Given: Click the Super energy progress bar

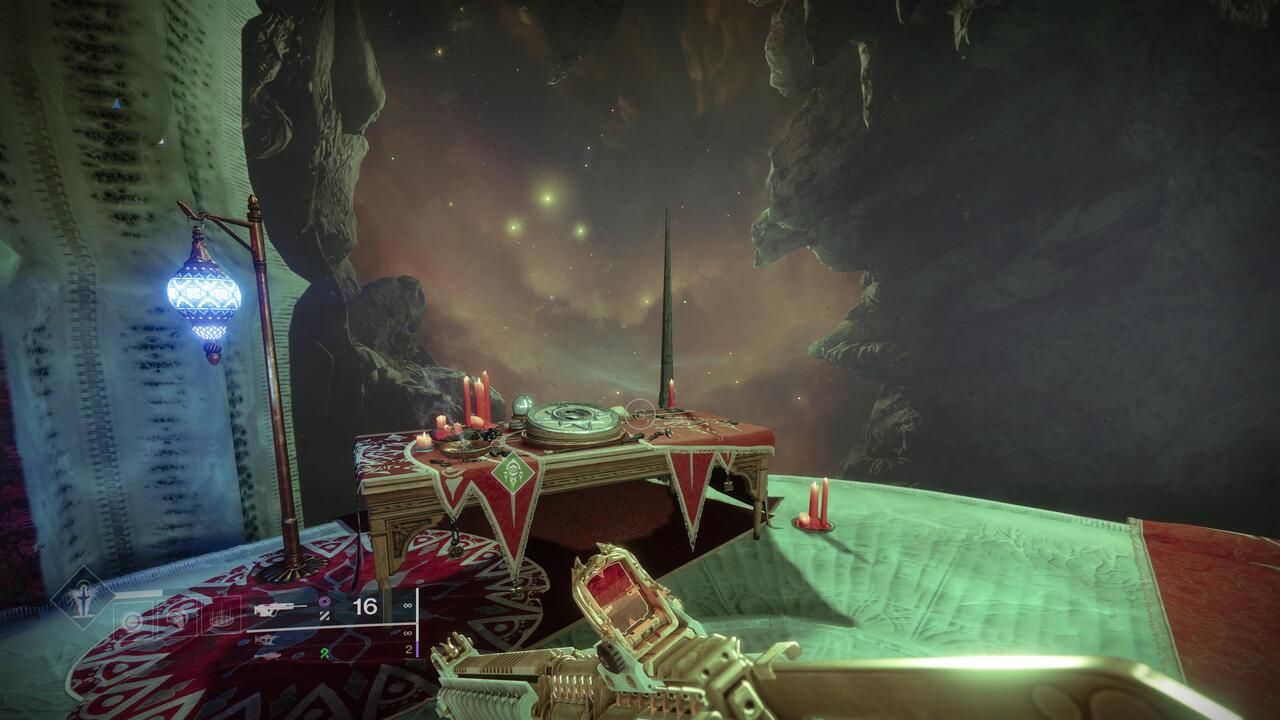Looking at the screenshot, I should (140, 591).
